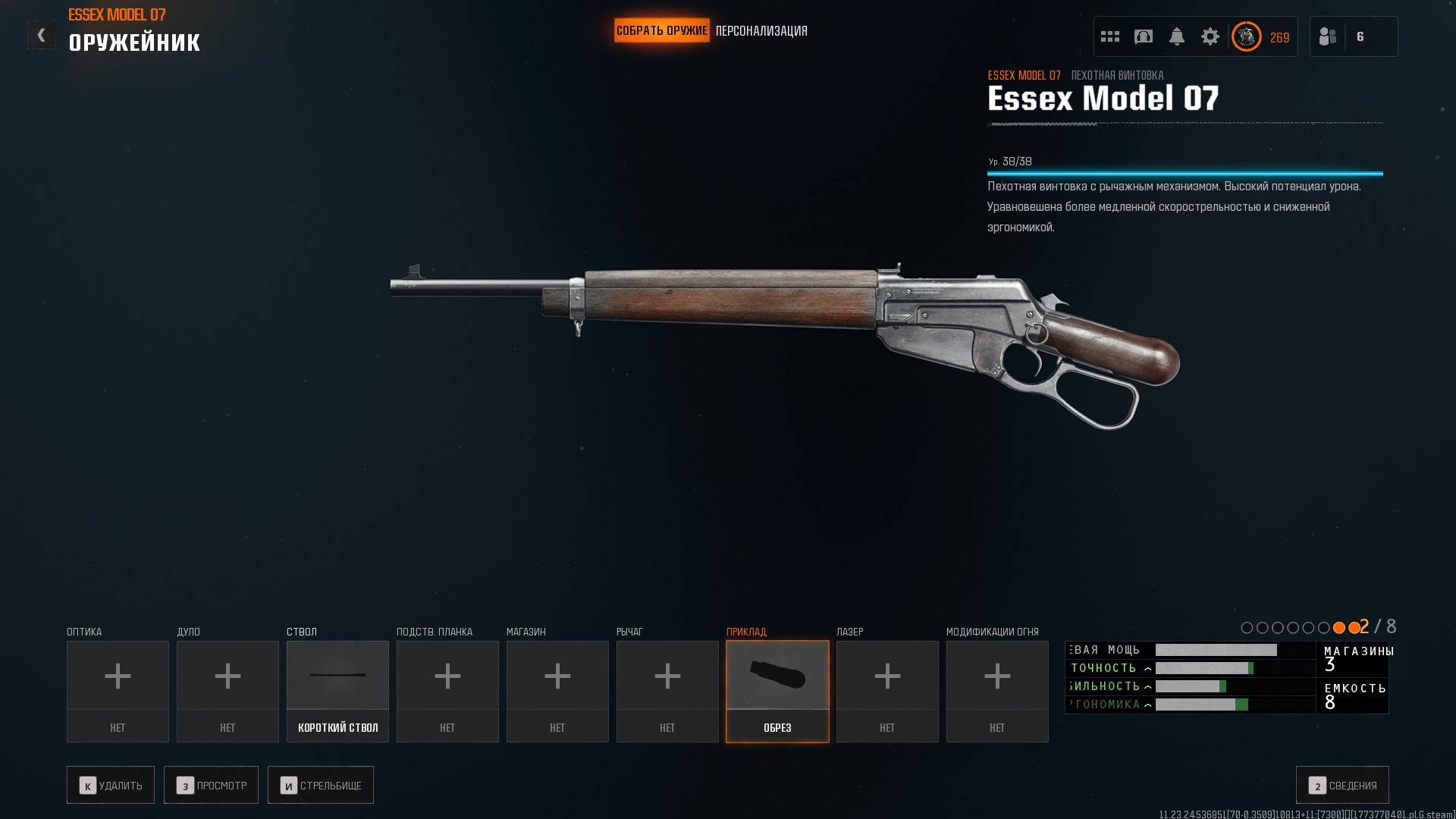Choose the Модификации огня slot
Viewport: 1456px width, 819px height.
(x=997, y=691)
